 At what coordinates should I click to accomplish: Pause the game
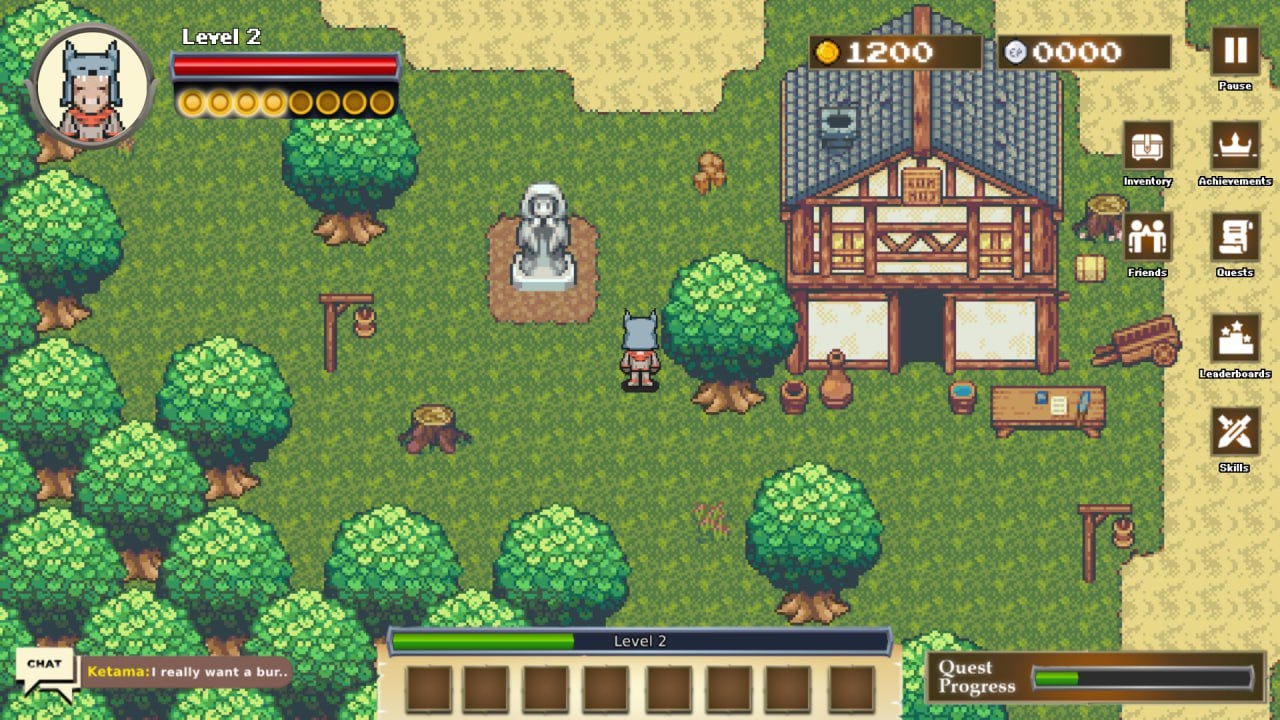click(1235, 51)
